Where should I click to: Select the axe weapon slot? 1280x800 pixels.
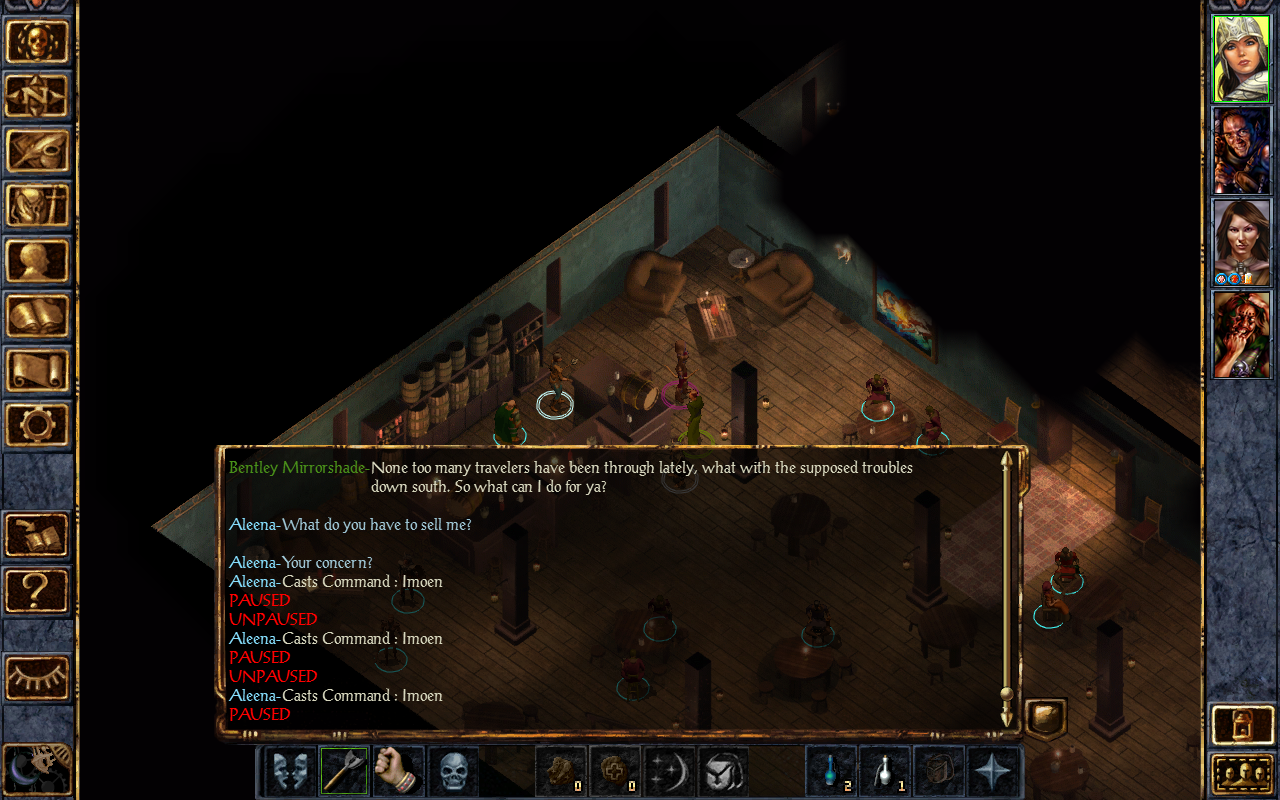[345, 771]
